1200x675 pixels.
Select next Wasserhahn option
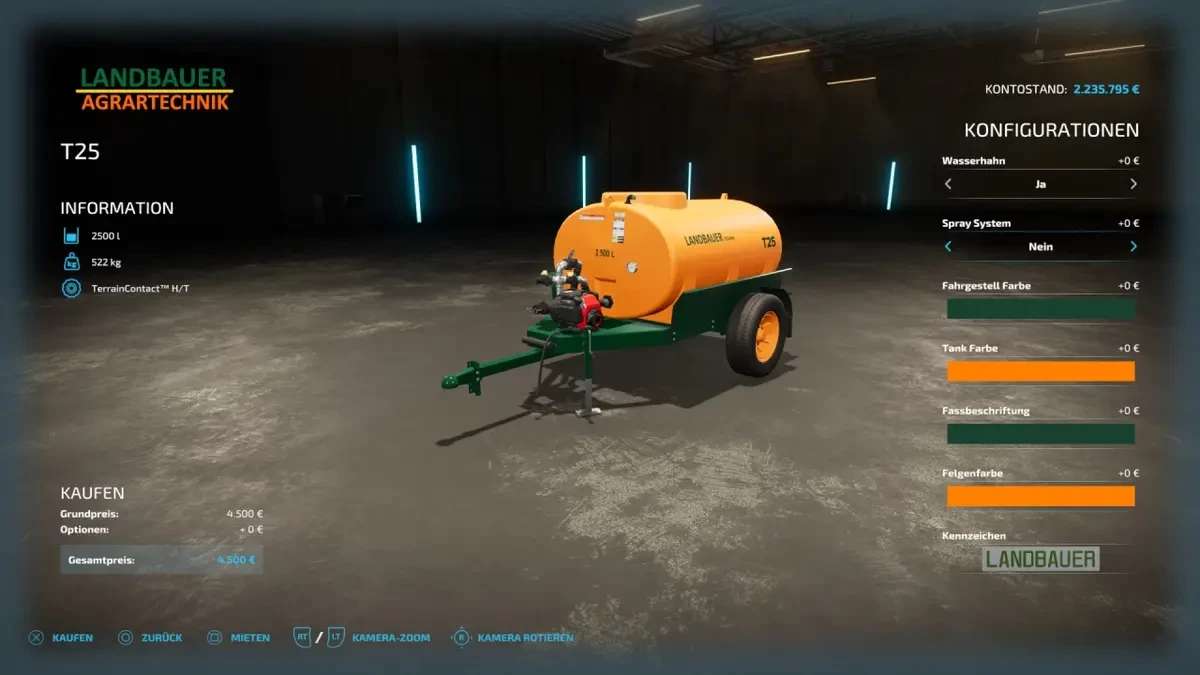(x=1133, y=184)
